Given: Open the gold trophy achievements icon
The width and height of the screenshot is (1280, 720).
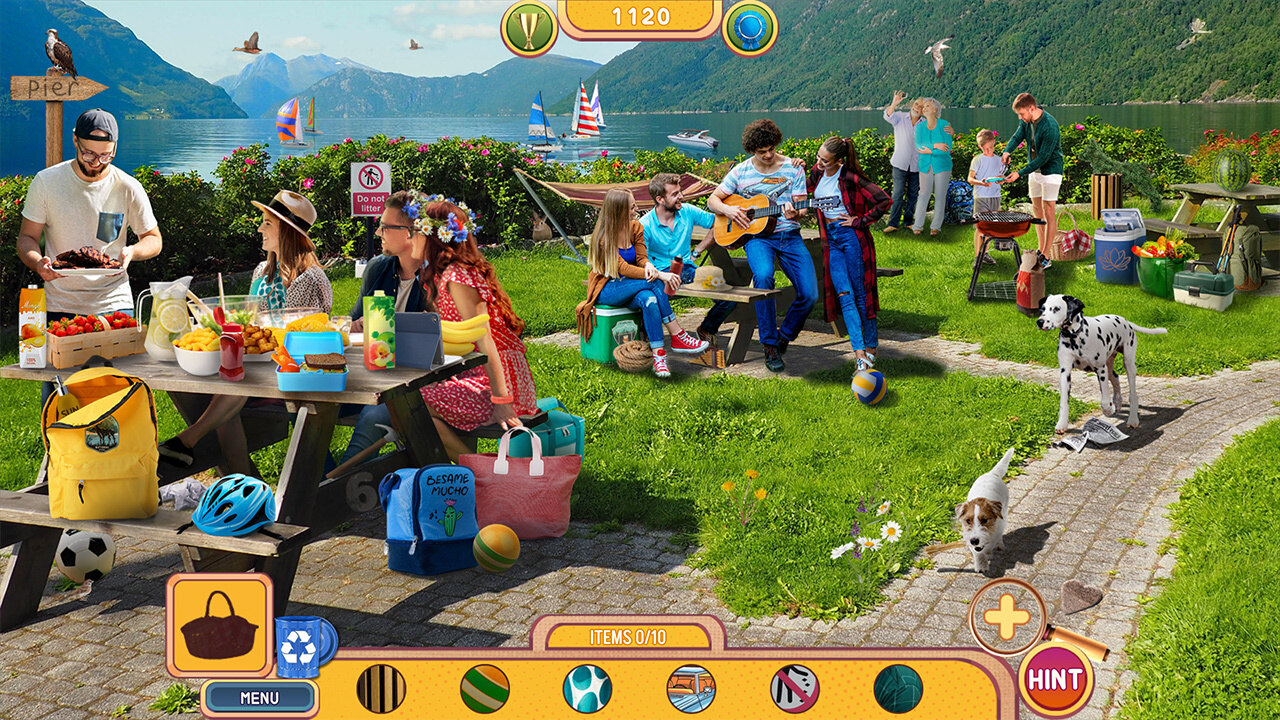Looking at the screenshot, I should point(529,27).
